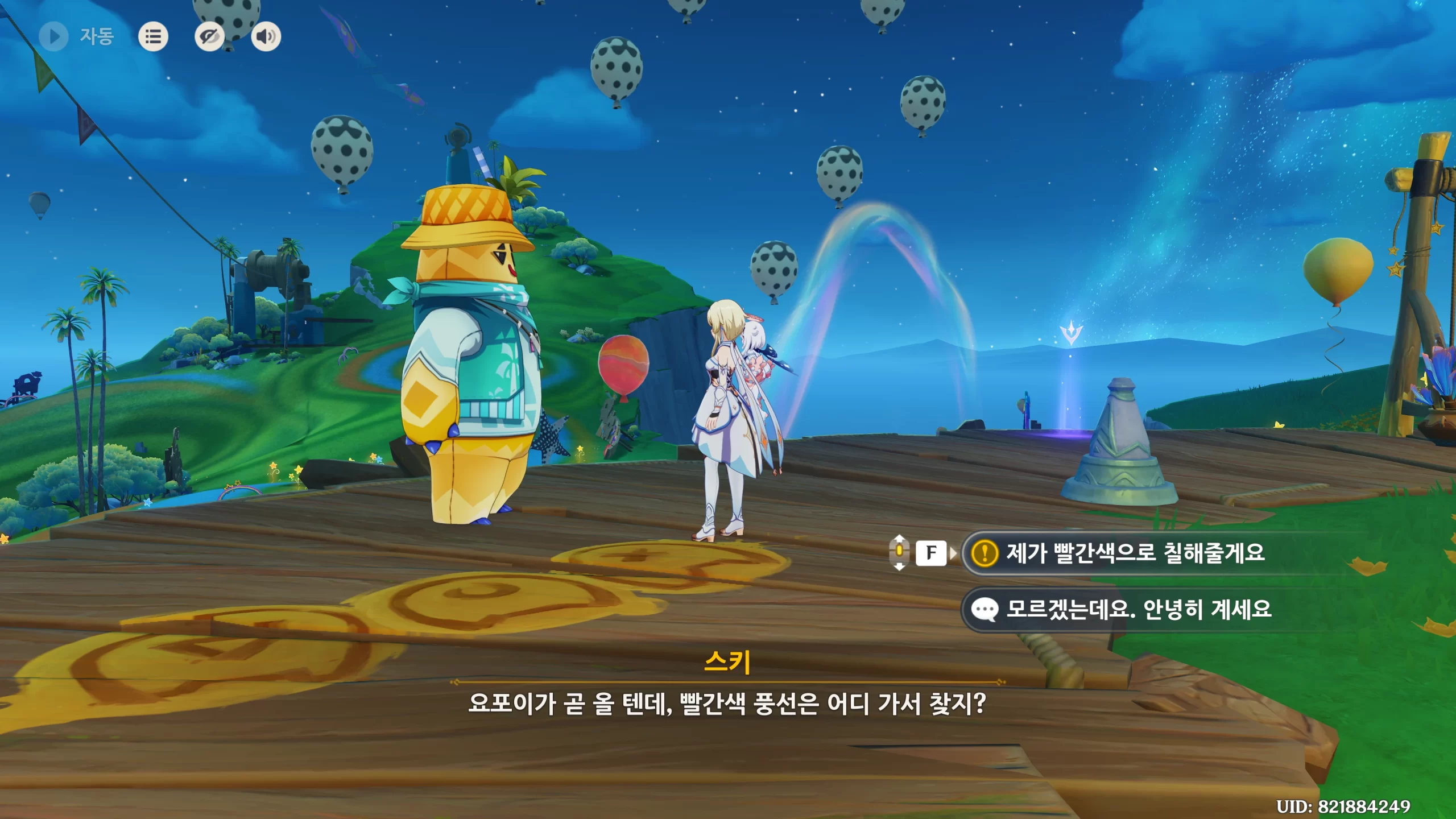Select reply "모르겠는데요. 안녕히 계세요"
The image size is (1456, 819).
point(1137,610)
